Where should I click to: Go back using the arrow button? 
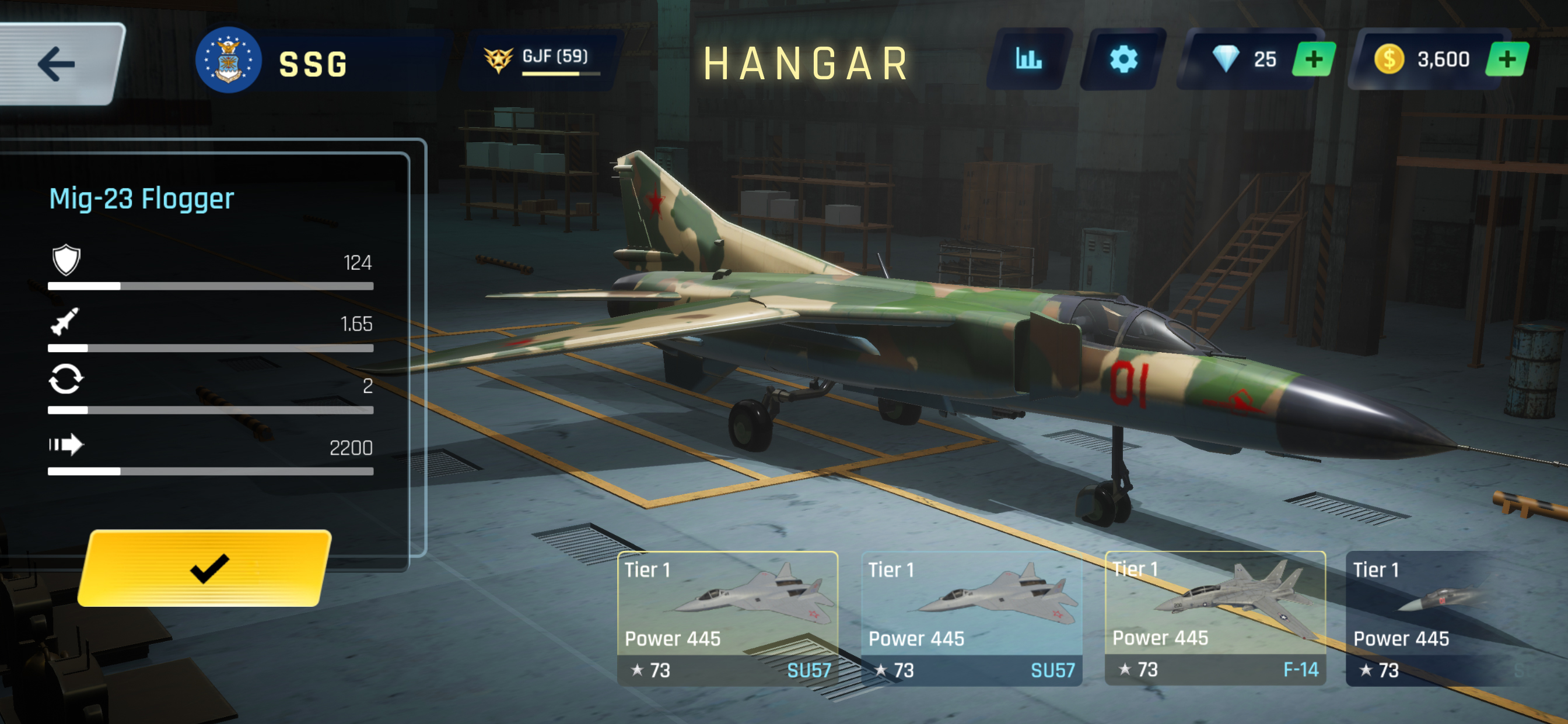(x=57, y=64)
